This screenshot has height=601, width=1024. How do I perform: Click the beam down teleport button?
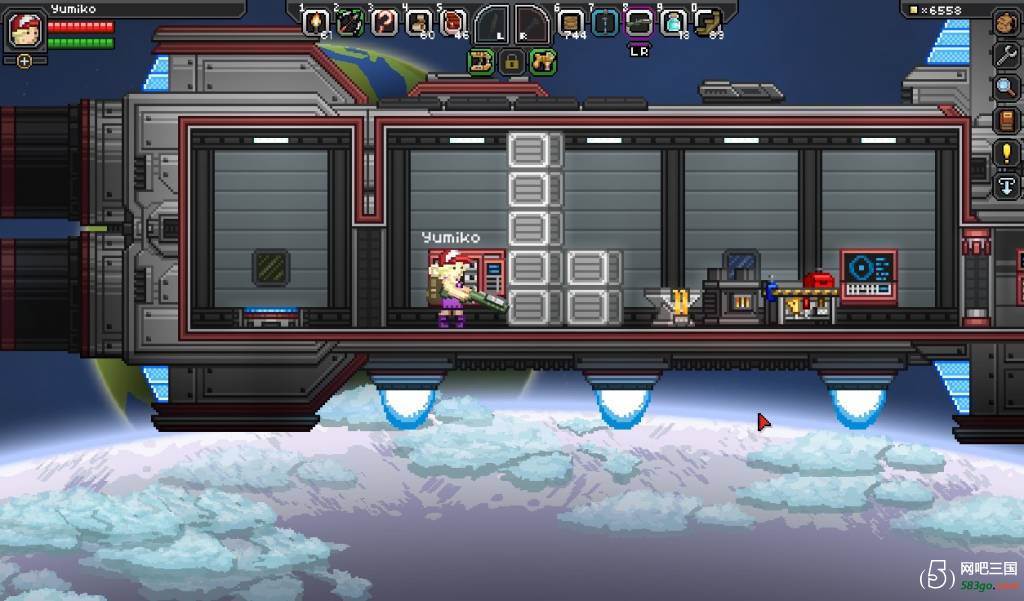pos(1006,186)
